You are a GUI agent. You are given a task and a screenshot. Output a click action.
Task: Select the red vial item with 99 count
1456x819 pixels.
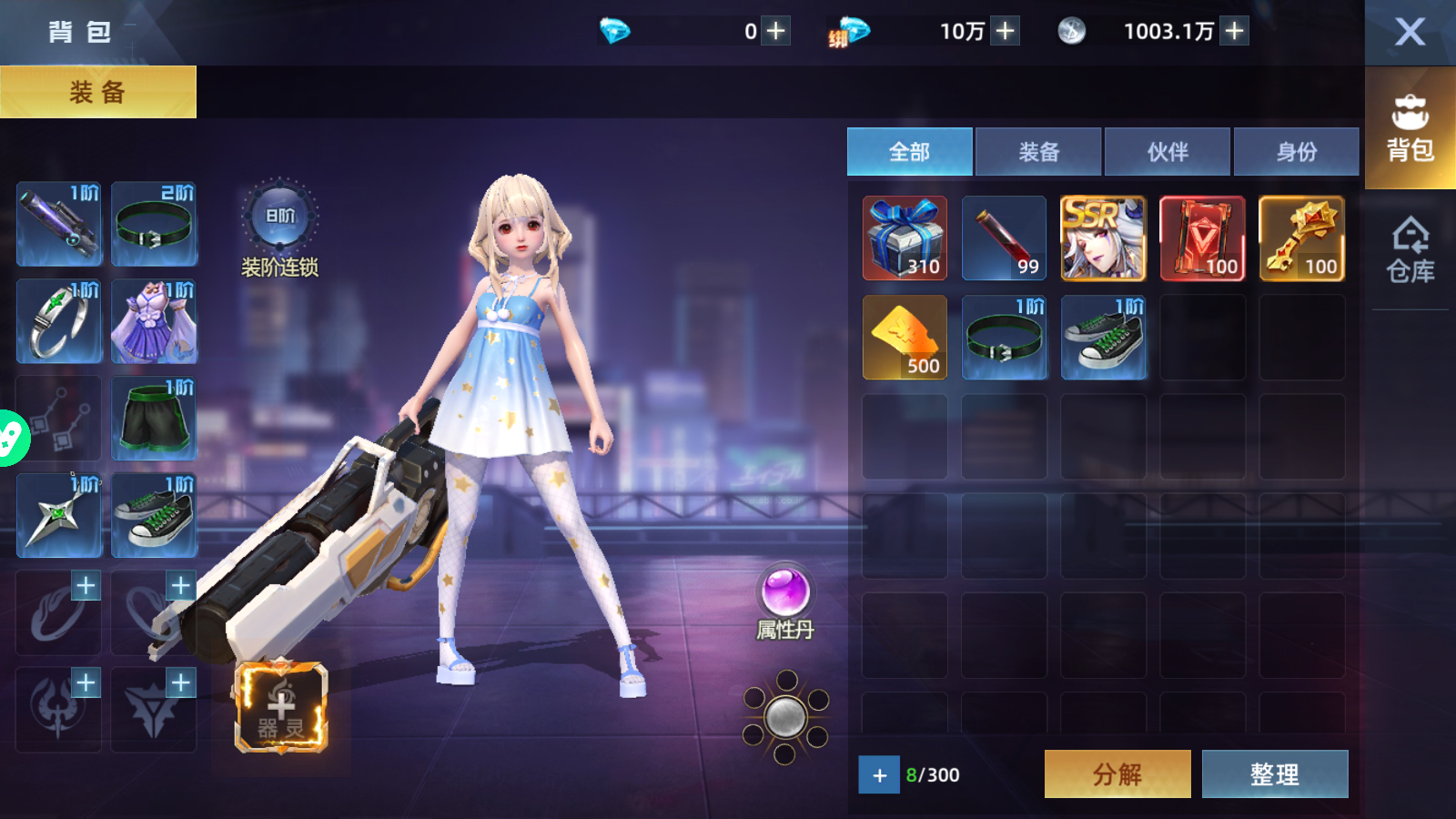point(1004,238)
